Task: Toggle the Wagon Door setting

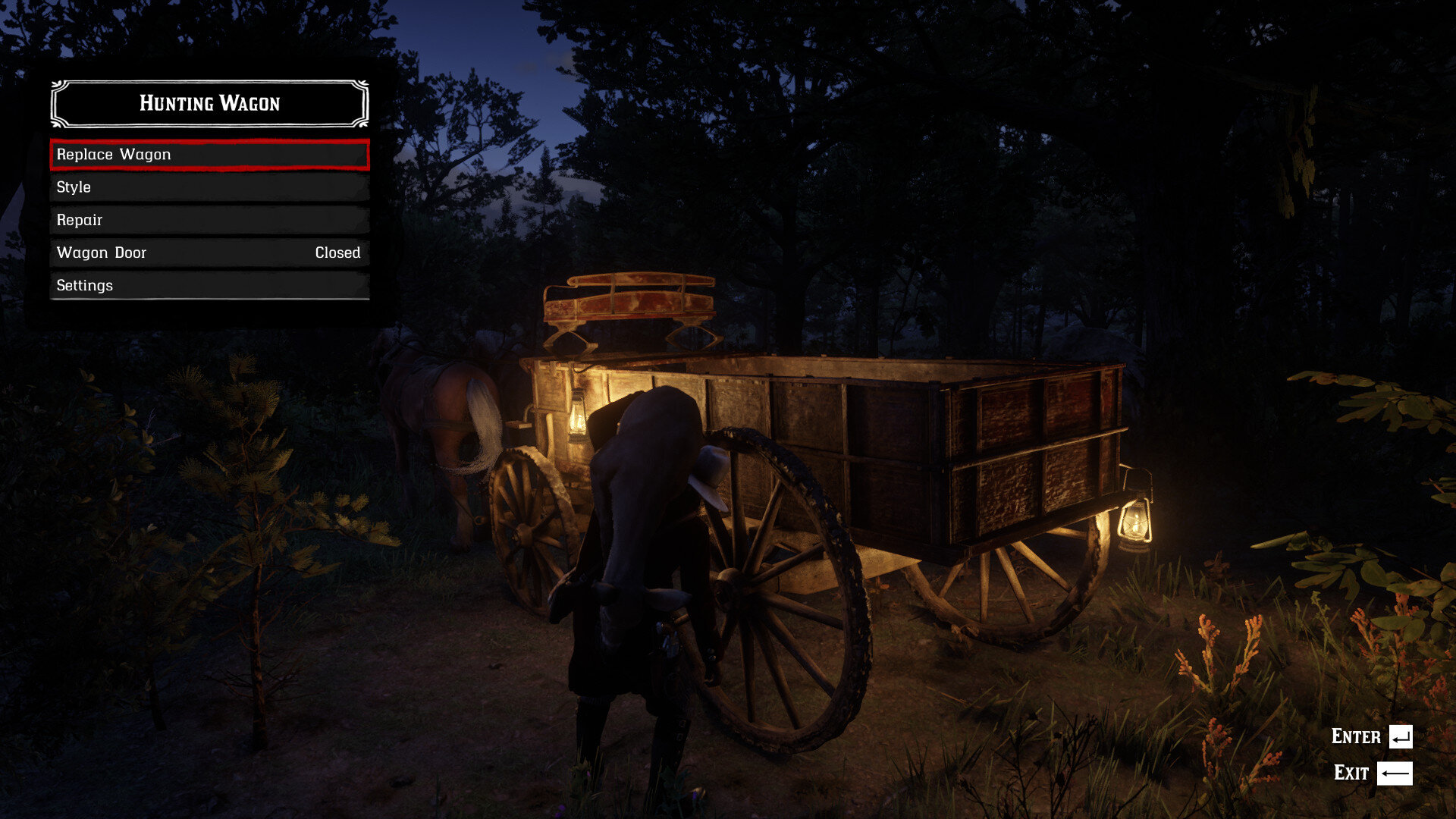Action: point(209,253)
